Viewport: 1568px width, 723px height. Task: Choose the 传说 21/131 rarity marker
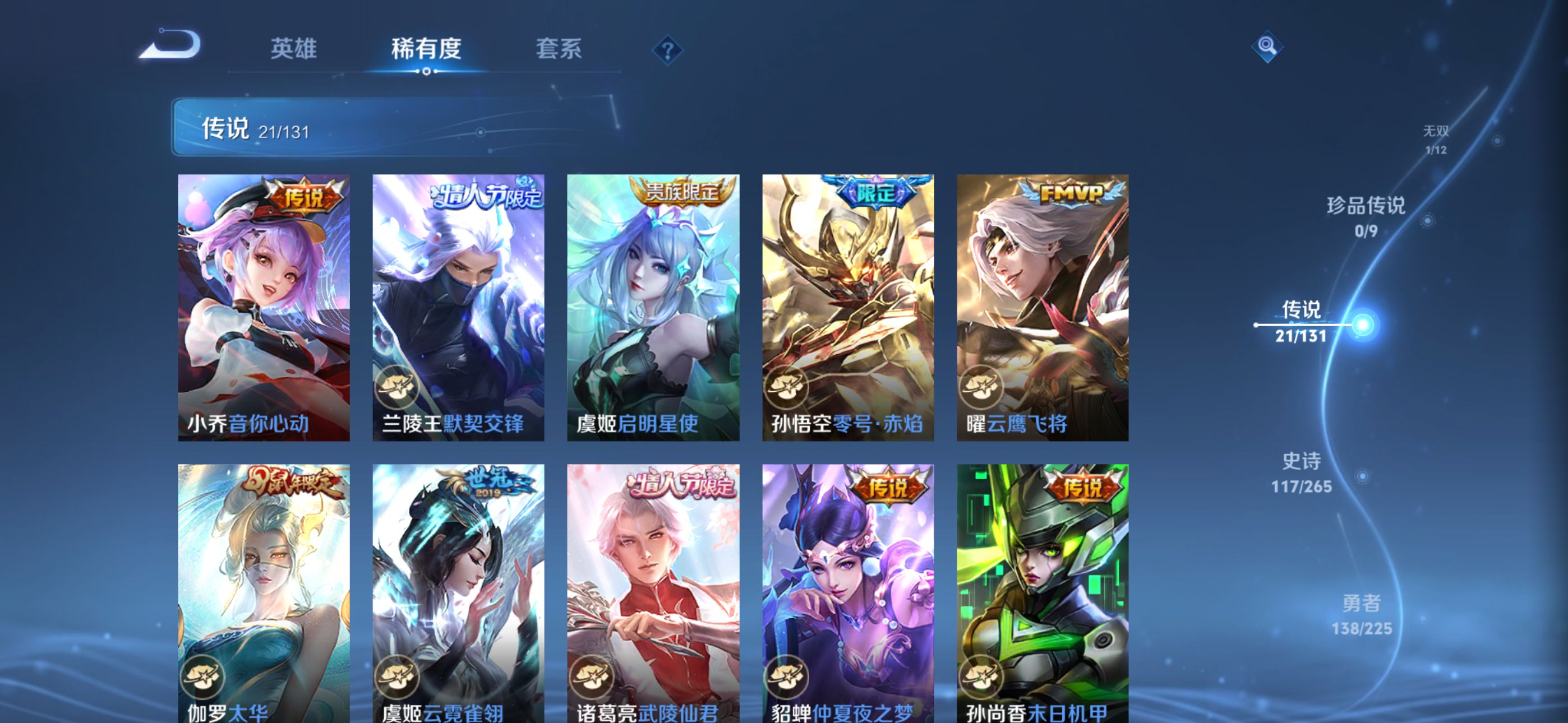1301,321
